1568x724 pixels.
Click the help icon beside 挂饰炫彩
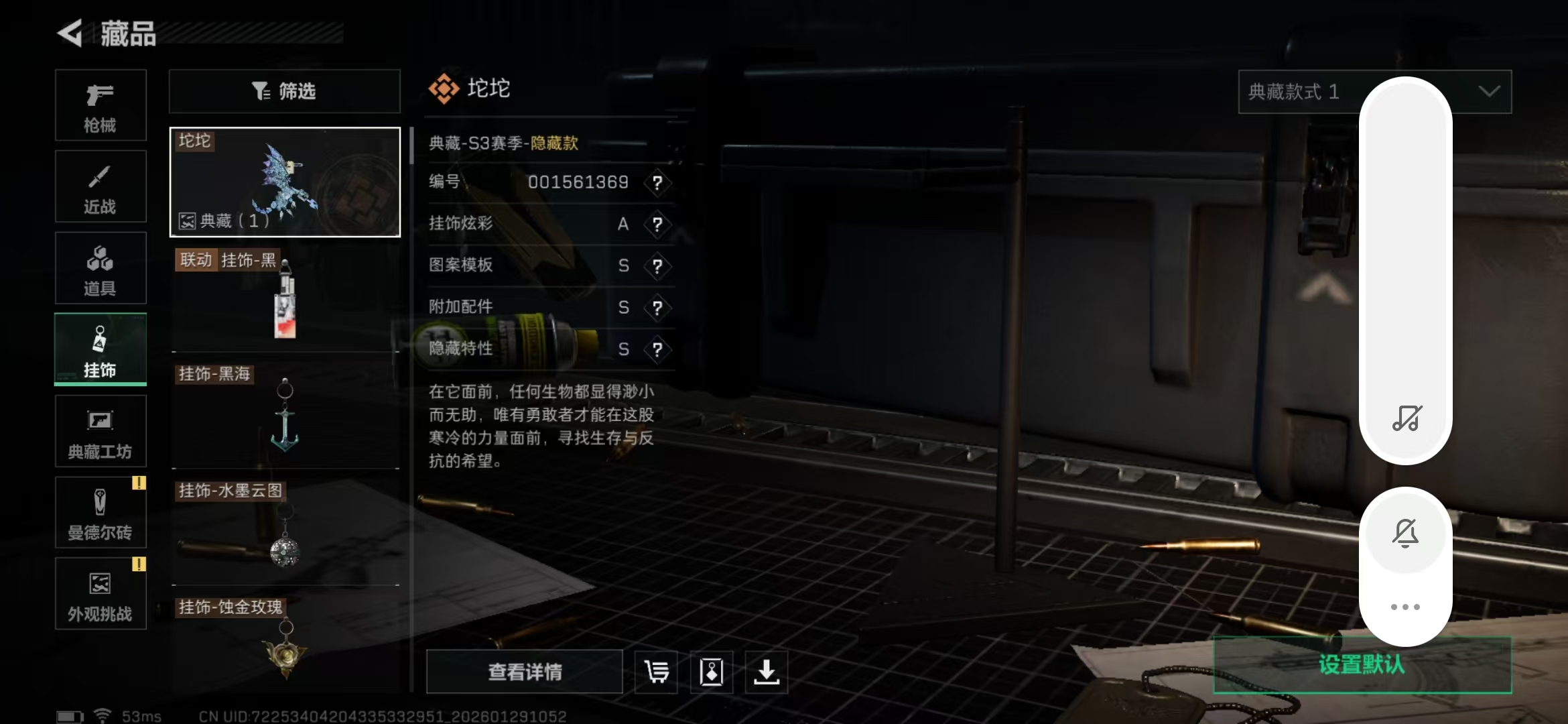(x=657, y=225)
